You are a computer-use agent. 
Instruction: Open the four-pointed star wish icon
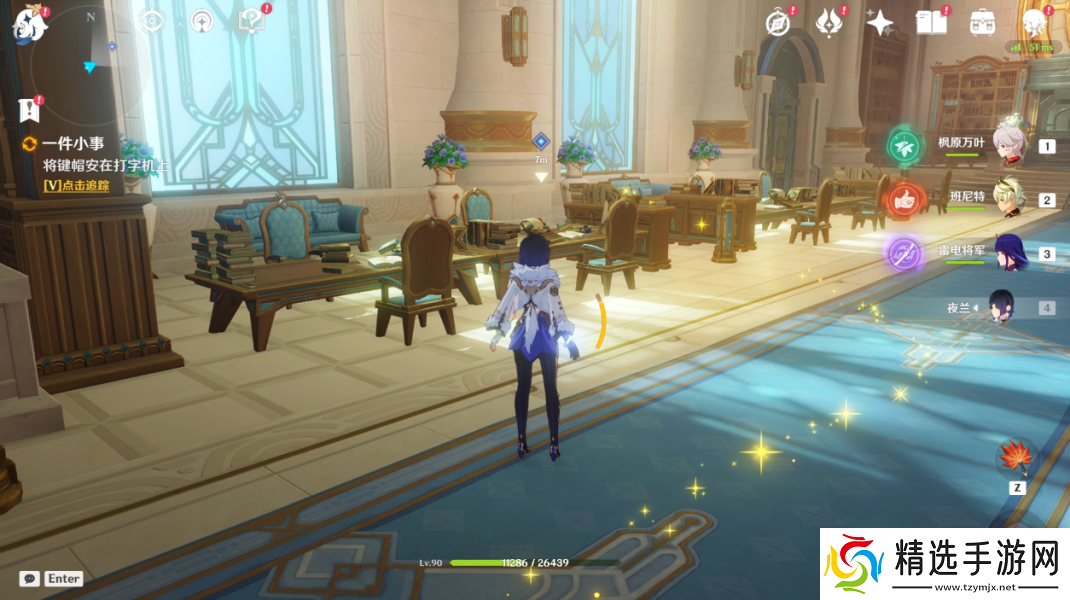point(880,22)
